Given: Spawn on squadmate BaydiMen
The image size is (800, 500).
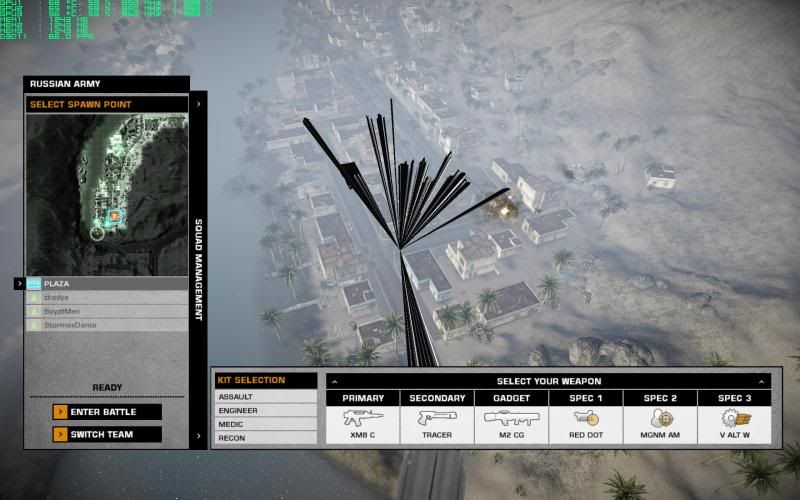Looking at the screenshot, I should tap(106, 311).
